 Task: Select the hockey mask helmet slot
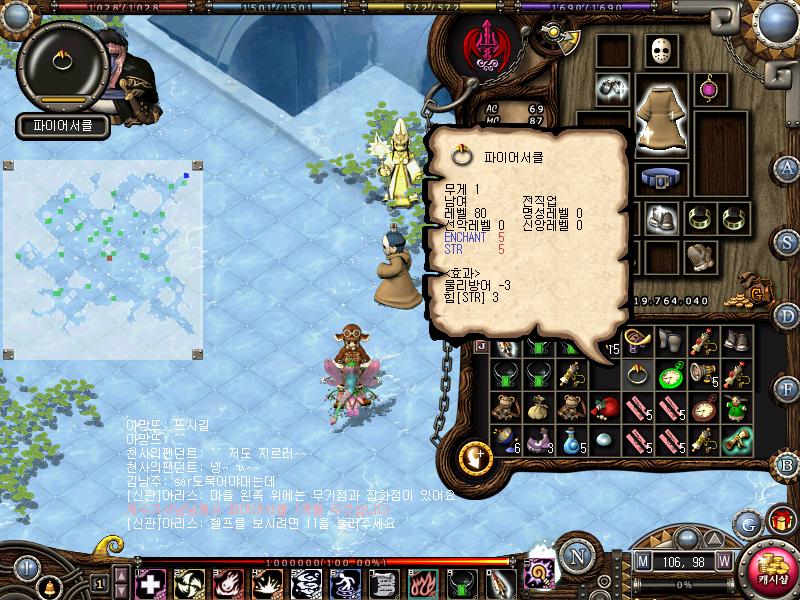pos(662,50)
